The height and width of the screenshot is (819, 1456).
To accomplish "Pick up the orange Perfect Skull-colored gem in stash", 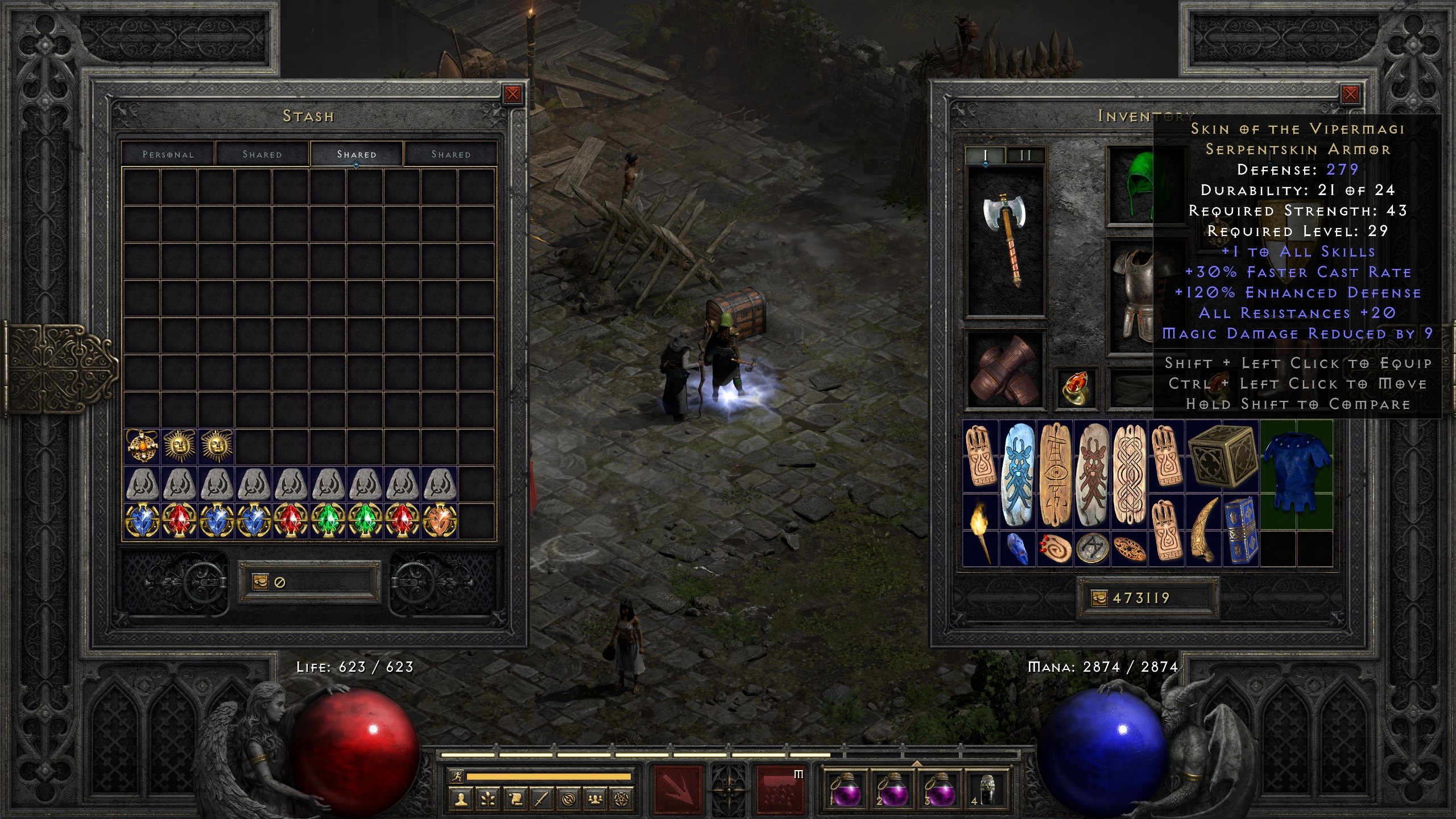I will tap(440, 520).
